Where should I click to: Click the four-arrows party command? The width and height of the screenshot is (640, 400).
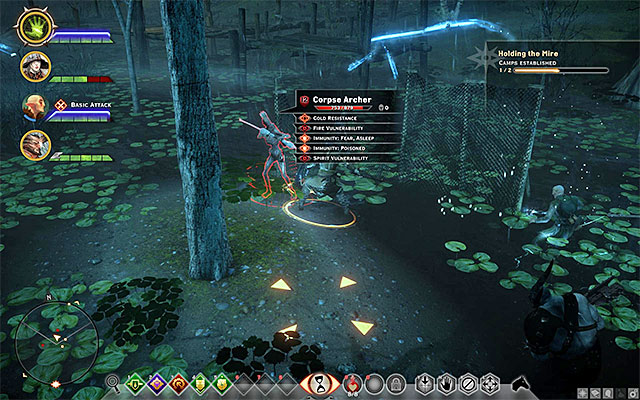(x=490, y=383)
